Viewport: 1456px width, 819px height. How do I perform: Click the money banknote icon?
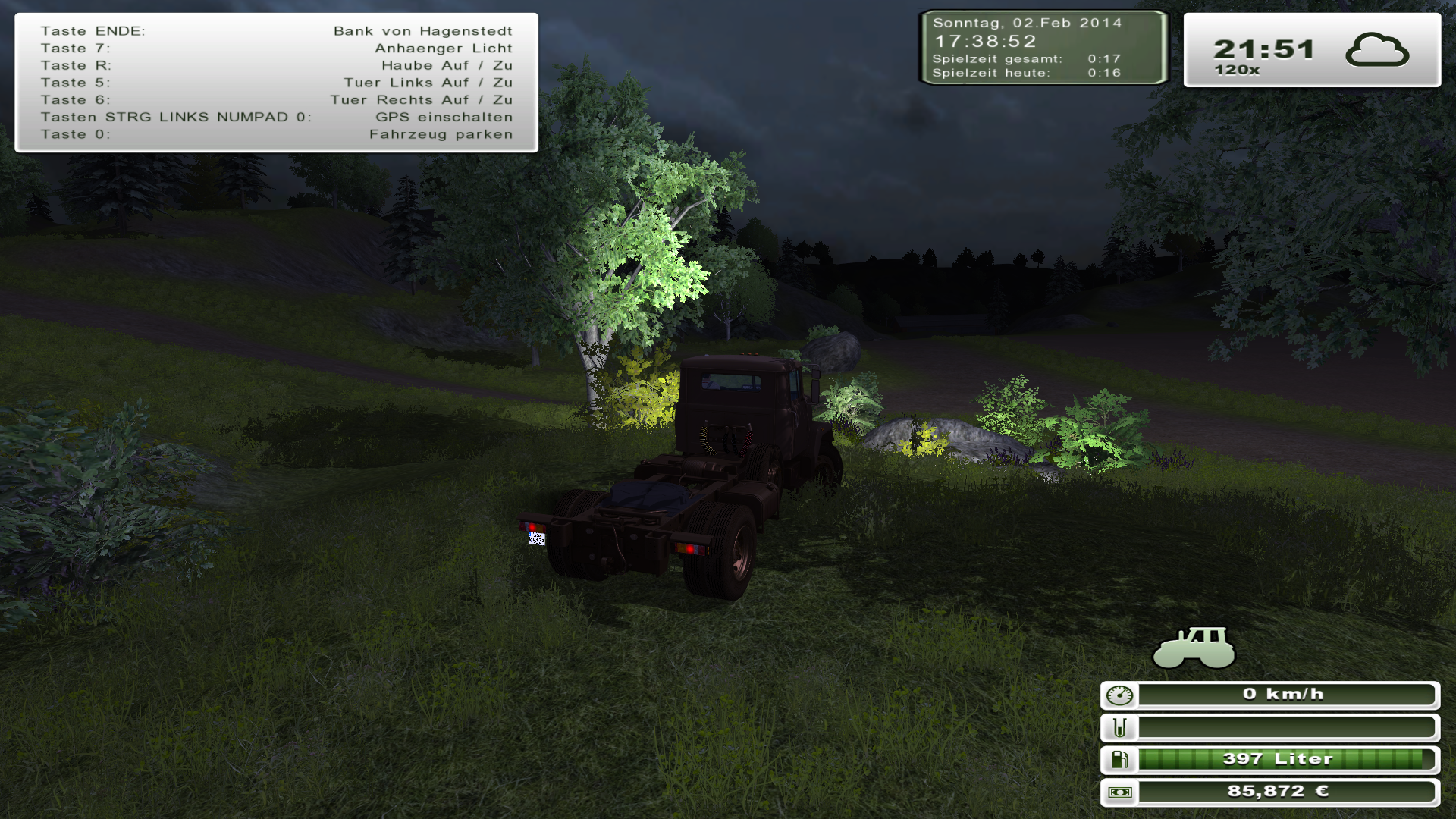[1120, 792]
